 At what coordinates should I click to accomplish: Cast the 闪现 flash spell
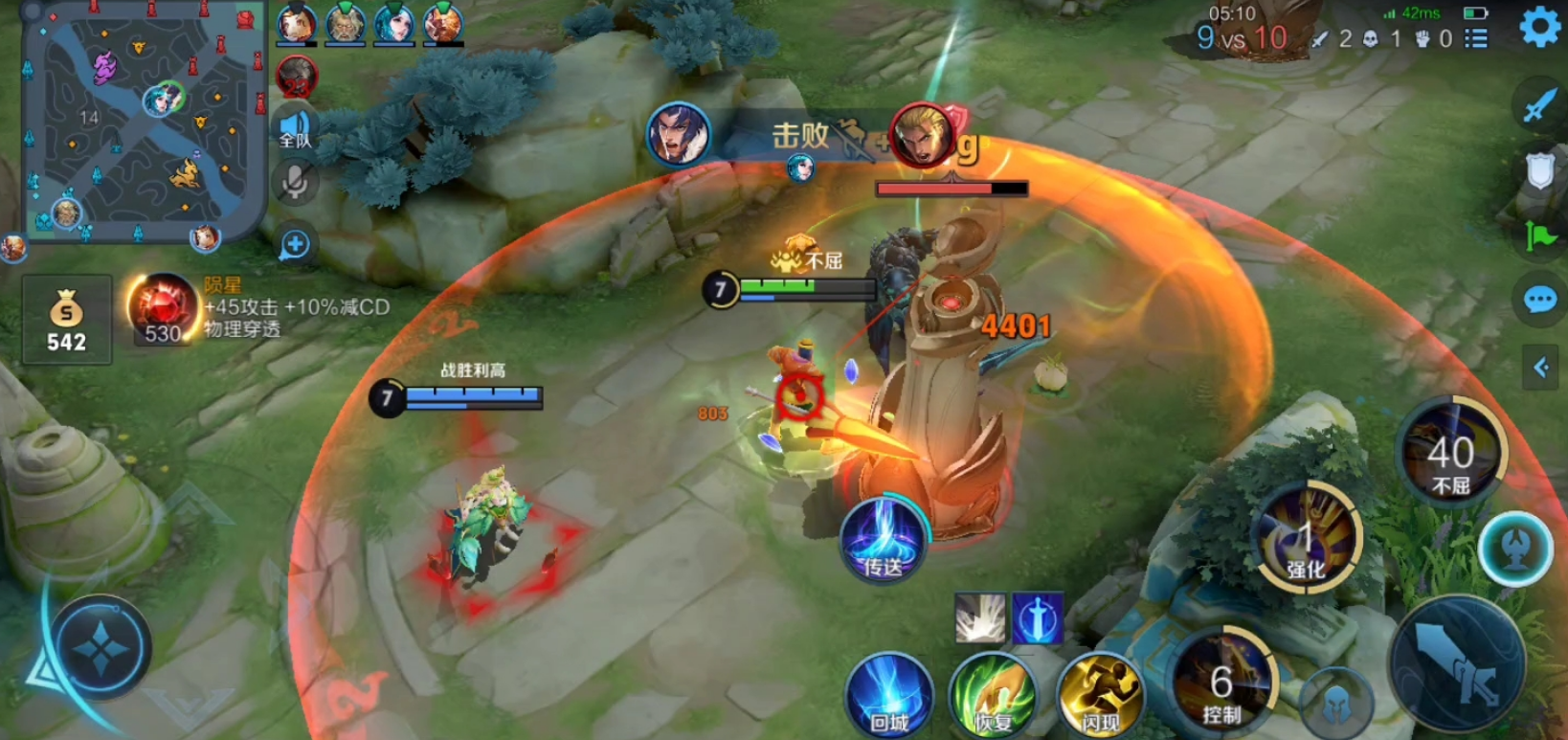coord(1101,697)
